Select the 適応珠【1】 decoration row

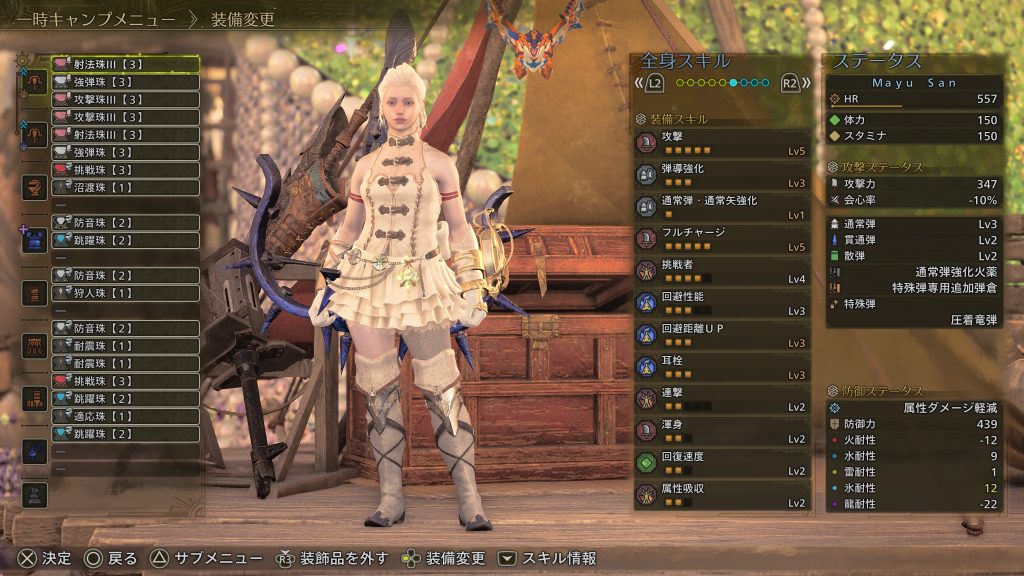tap(125, 416)
